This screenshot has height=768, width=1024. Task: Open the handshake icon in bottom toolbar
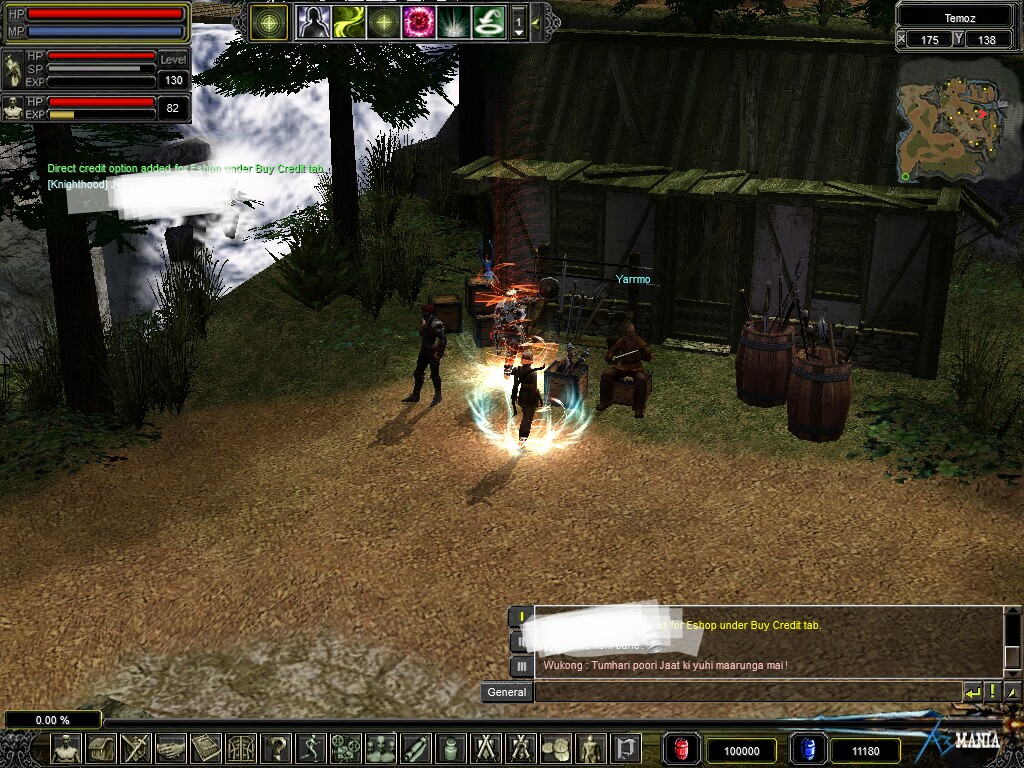click(x=170, y=748)
